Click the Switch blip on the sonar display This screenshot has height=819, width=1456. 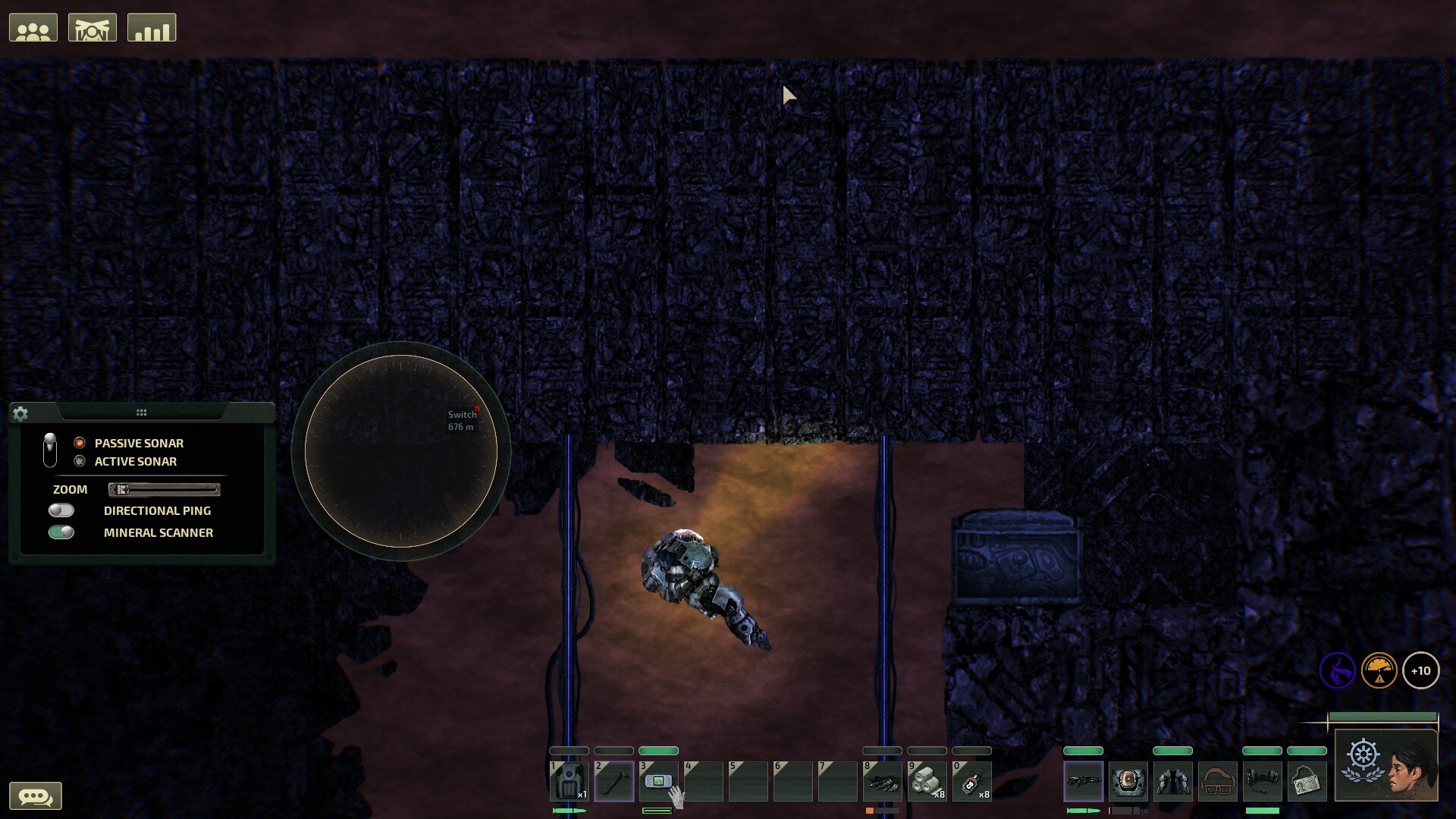point(476,410)
